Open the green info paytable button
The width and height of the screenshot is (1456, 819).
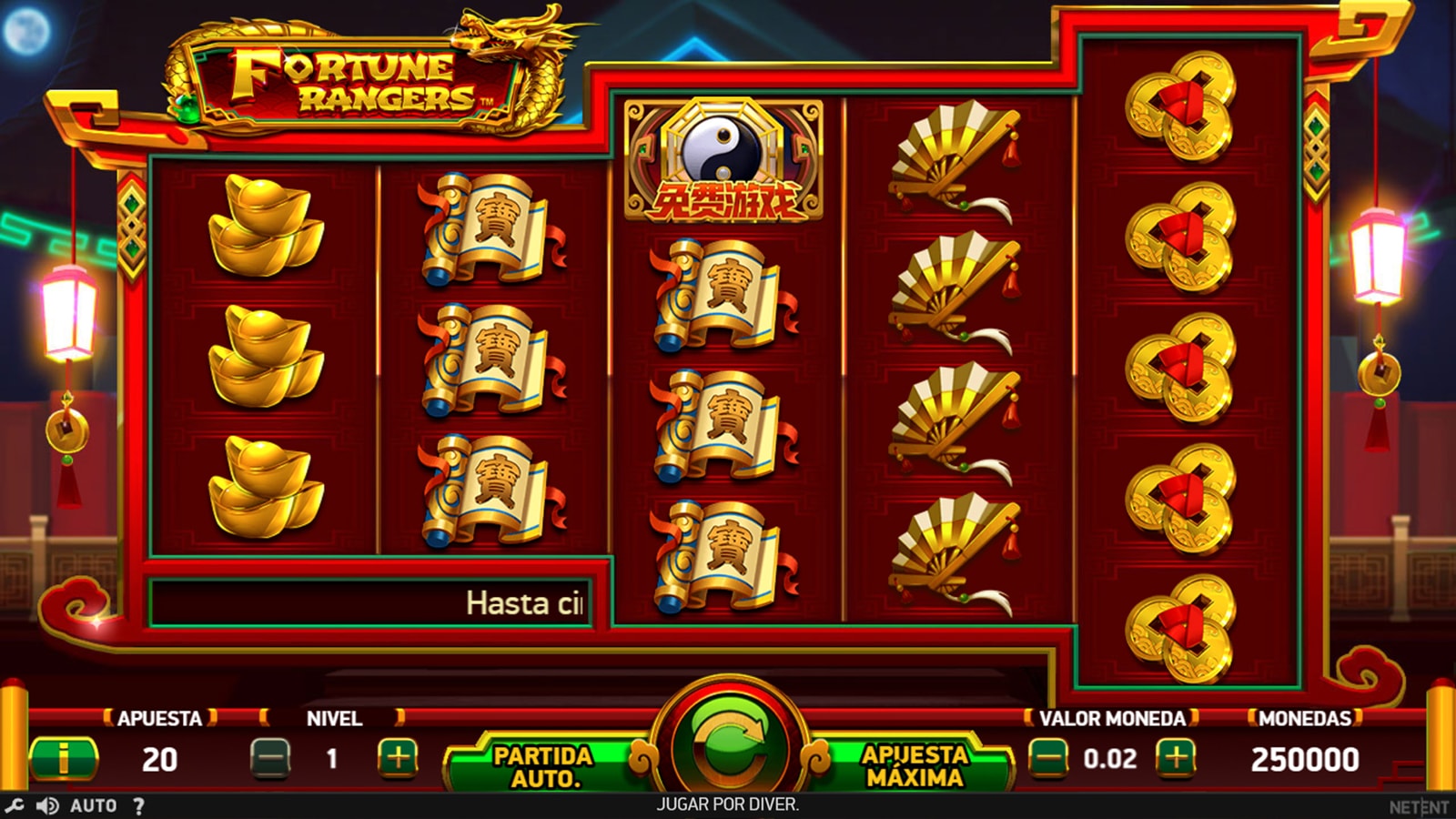pyautogui.click(x=64, y=758)
